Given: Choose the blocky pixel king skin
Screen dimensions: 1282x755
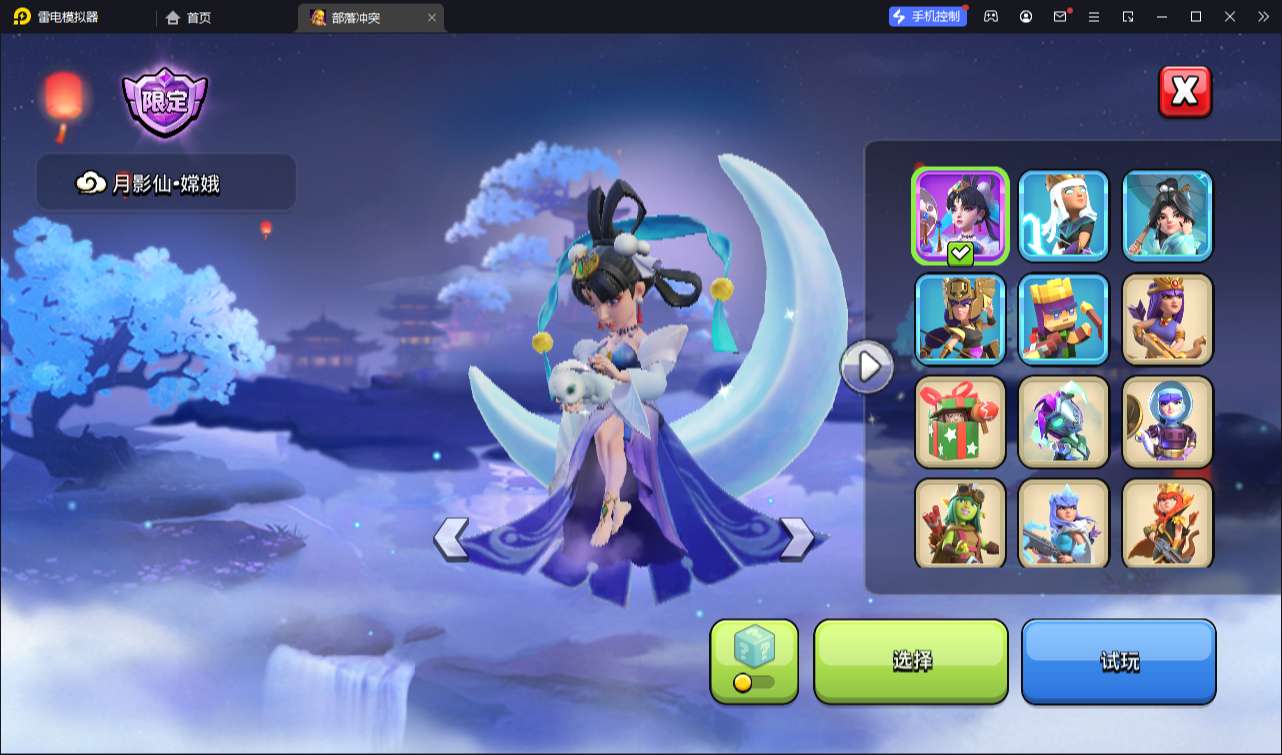Looking at the screenshot, I should (1063, 318).
